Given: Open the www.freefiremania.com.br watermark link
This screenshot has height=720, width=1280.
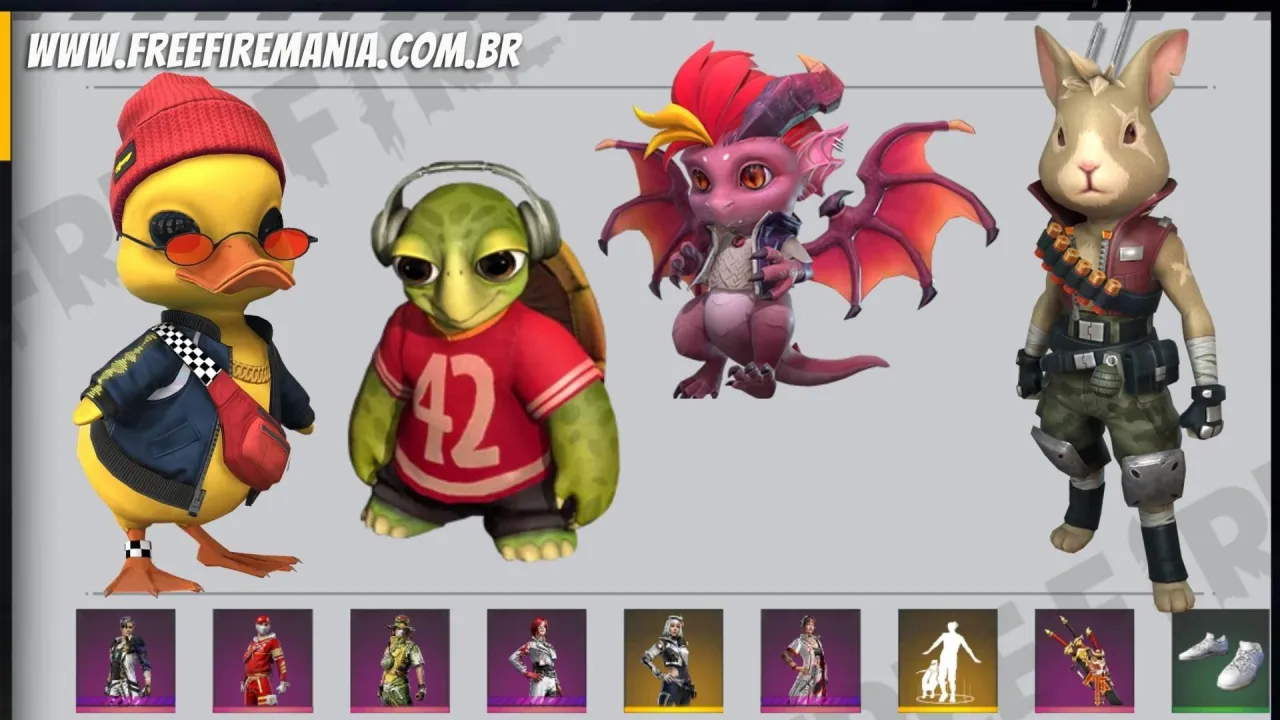Looking at the screenshot, I should (275, 50).
